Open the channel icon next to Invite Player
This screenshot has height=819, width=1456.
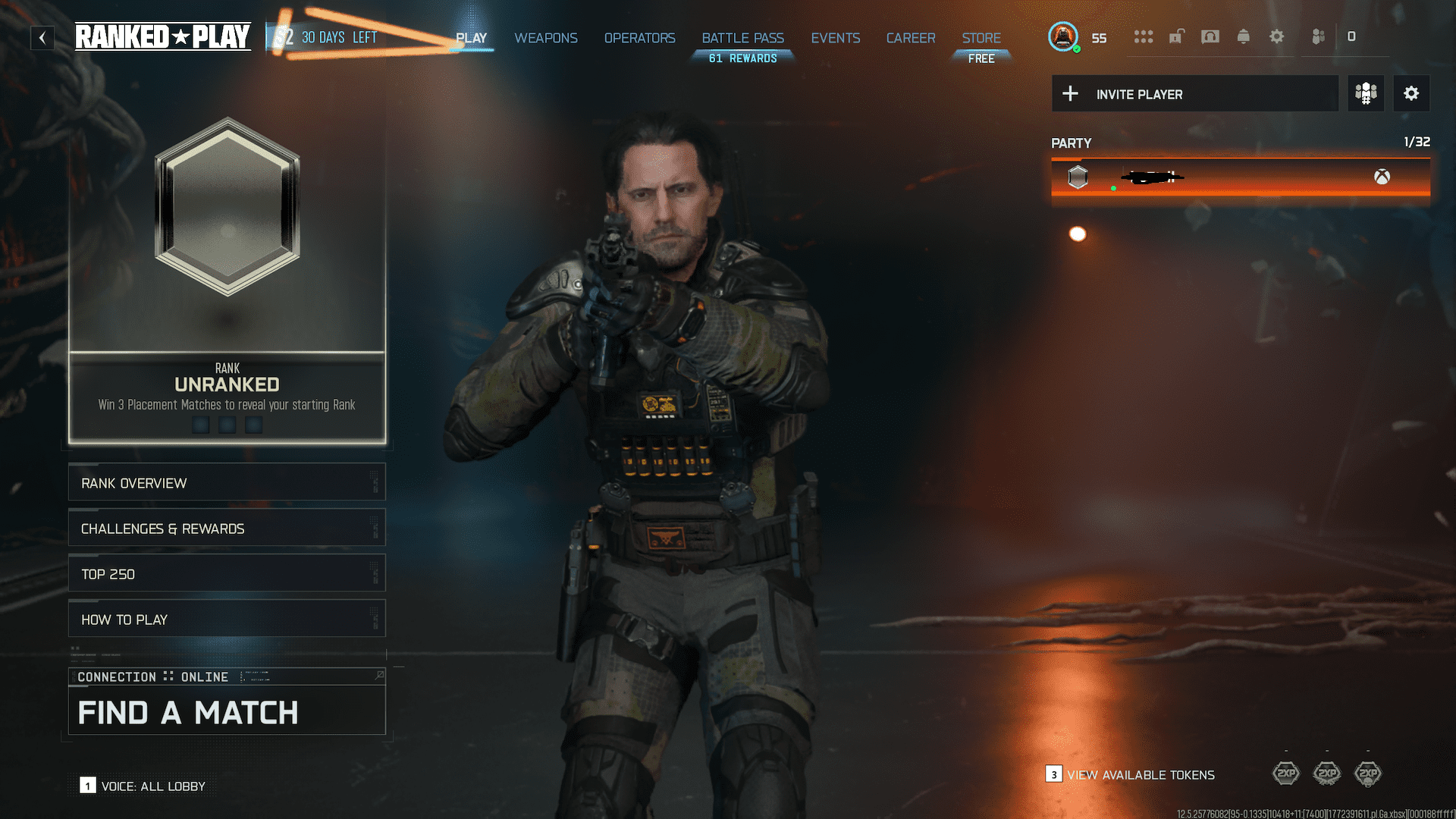[x=1366, y=93]
